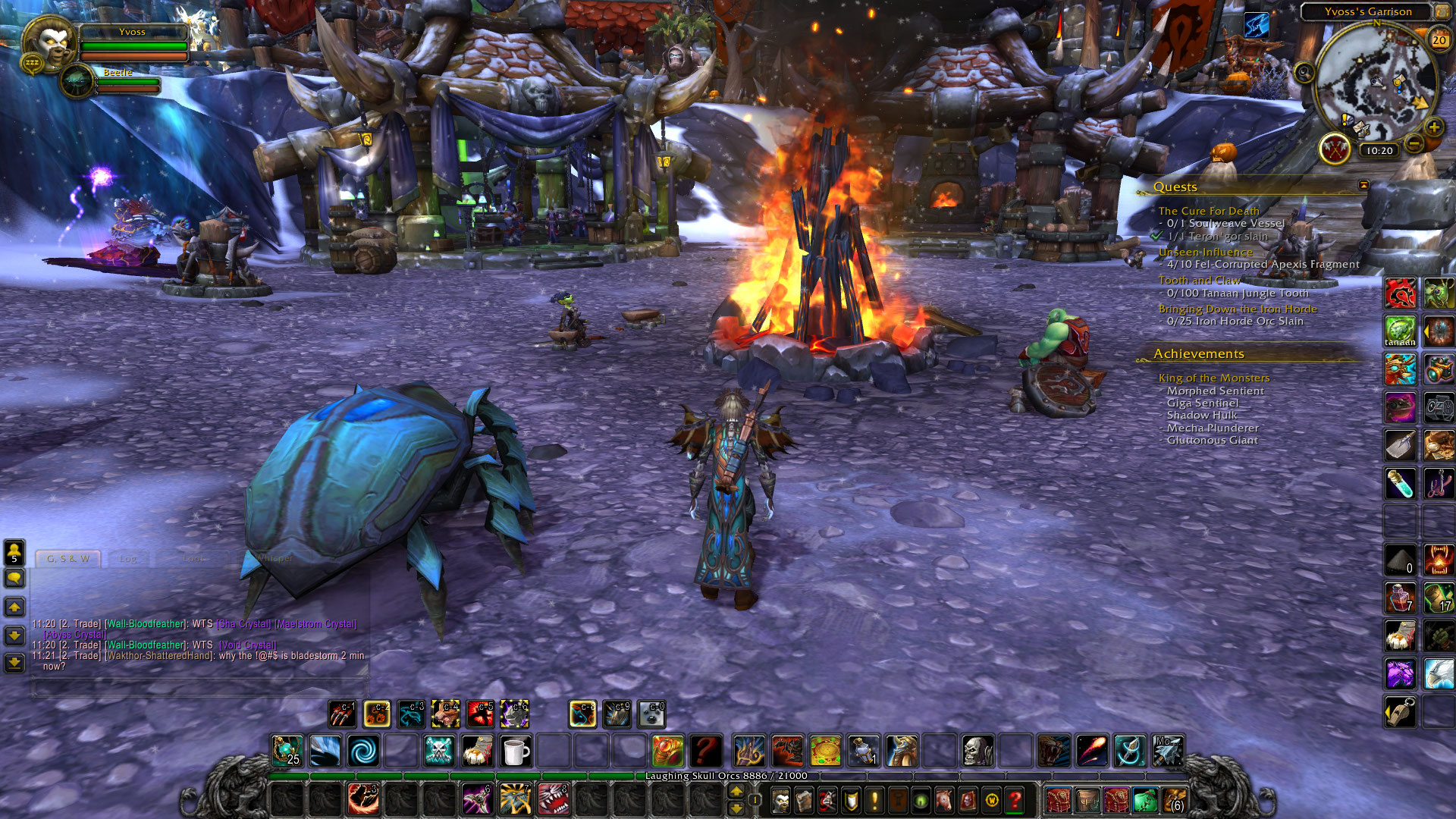Screen dimensions: 1456x819
Task: Open the calendar button showing 20
Action: tap(1439, 40)
